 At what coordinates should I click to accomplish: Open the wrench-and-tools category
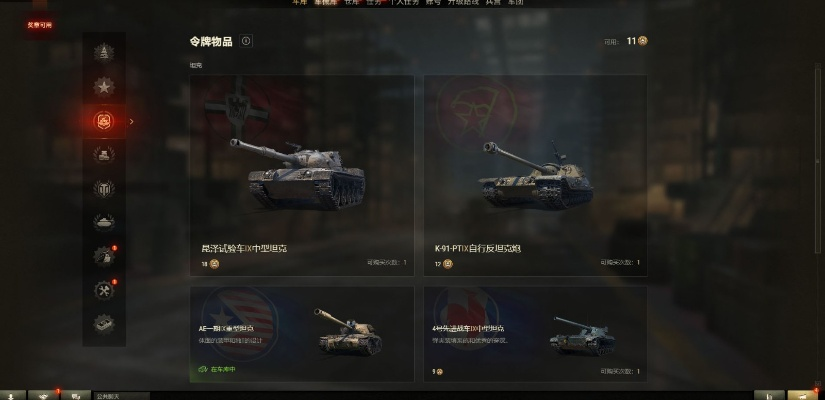[103, 289]
